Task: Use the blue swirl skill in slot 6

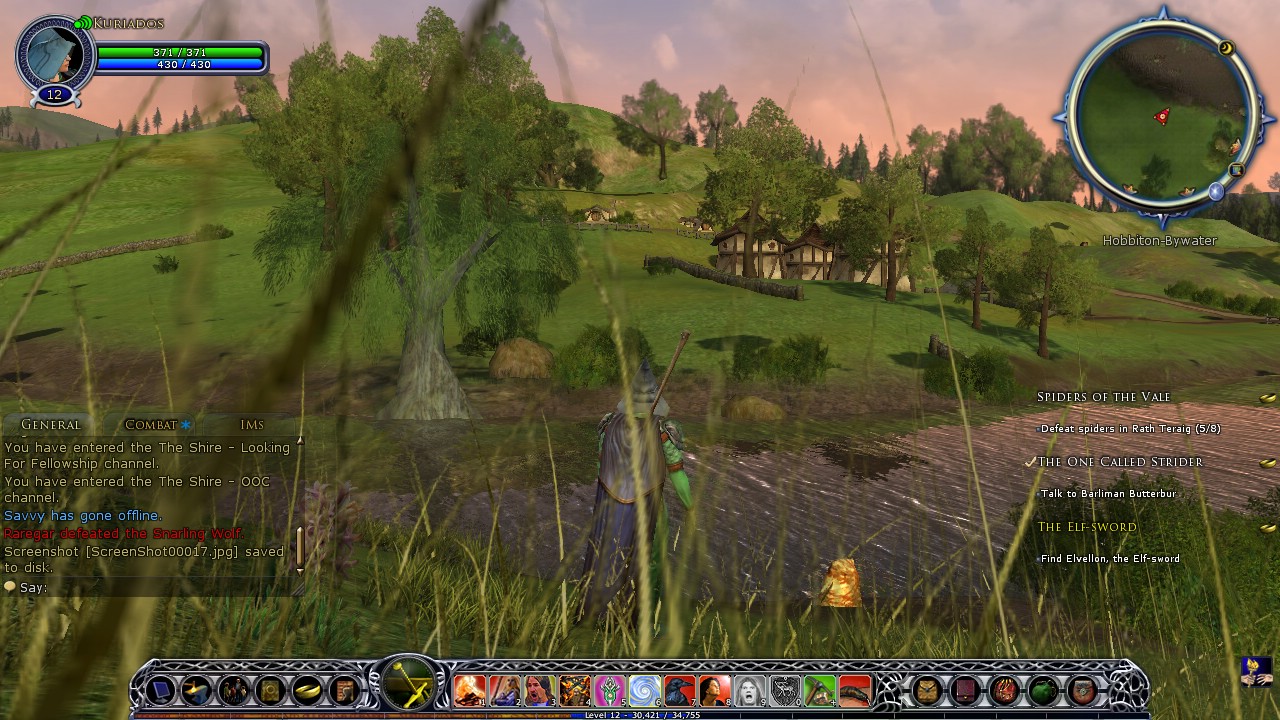Action: click(644, 690)
